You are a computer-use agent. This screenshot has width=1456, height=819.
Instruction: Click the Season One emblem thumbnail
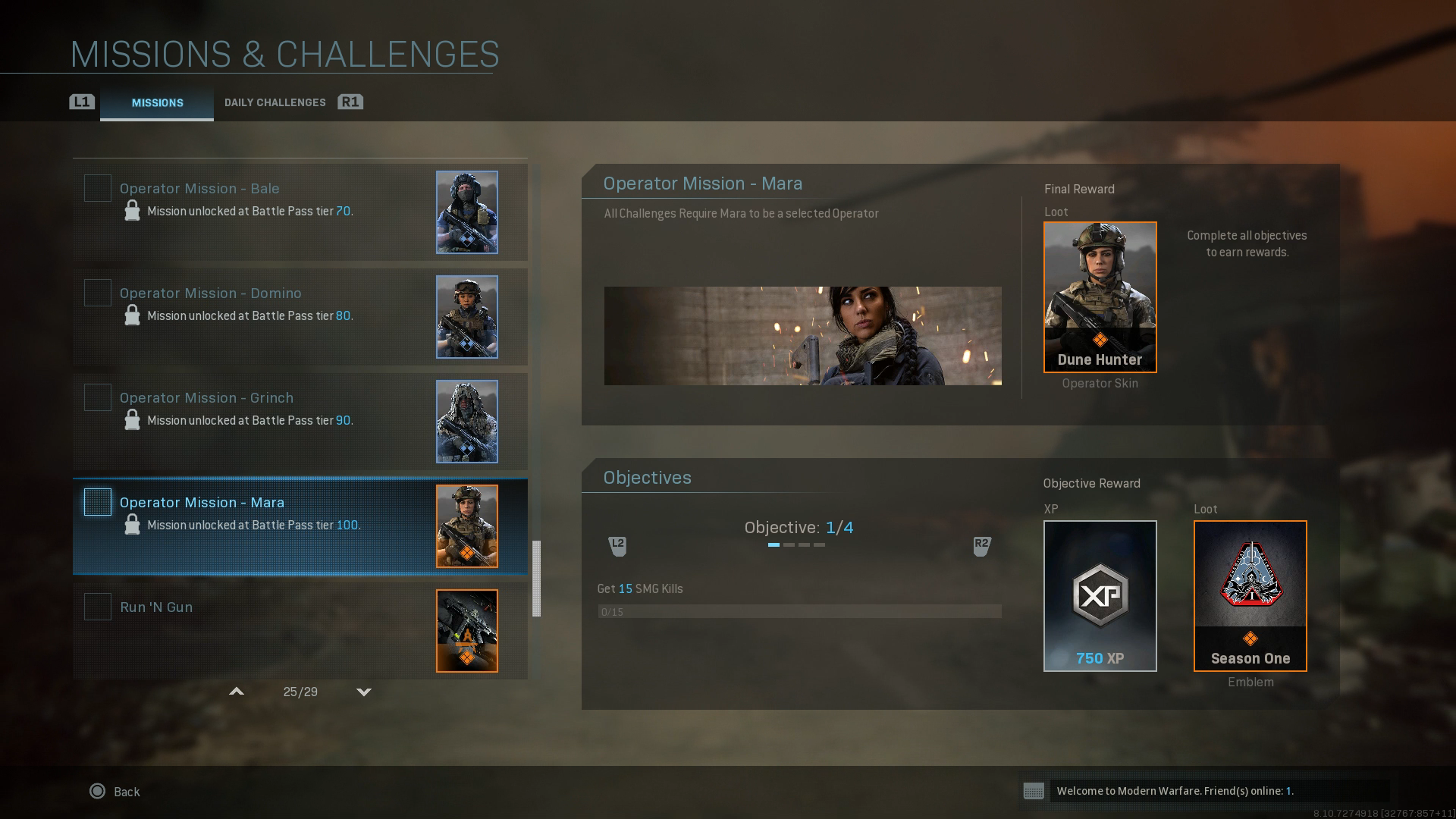tap(1249, 596)
